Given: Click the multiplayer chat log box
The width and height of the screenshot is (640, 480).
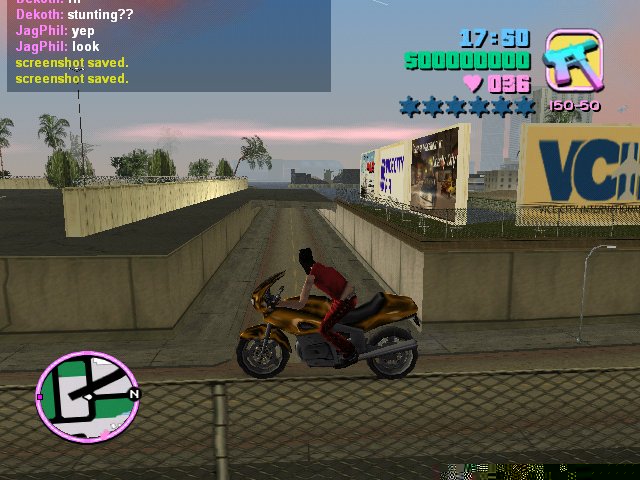Looking at the screenshot, I should pos(168,46).
